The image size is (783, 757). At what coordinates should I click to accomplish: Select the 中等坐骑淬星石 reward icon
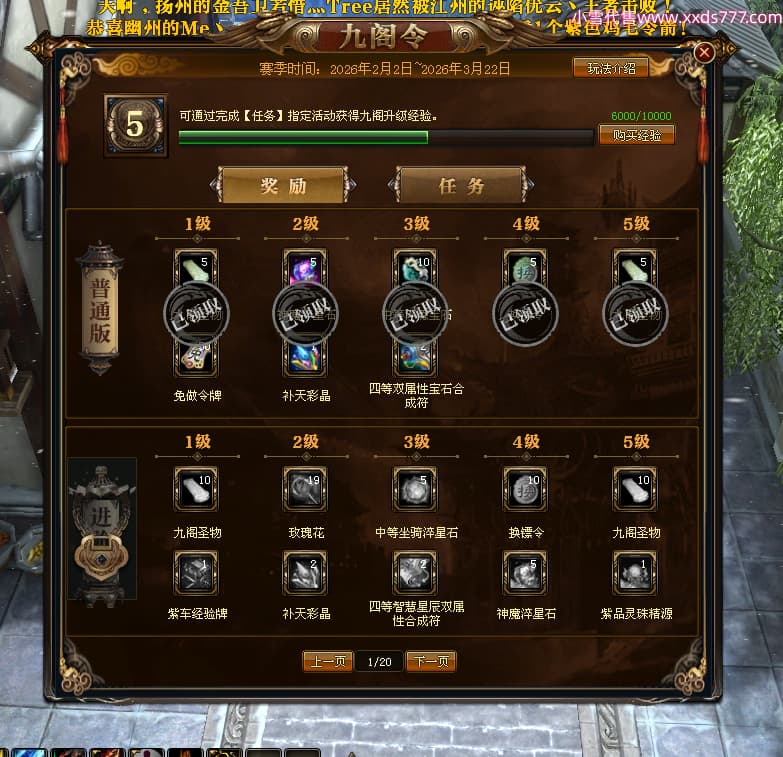pyautogui.click(x=414, y=488)
